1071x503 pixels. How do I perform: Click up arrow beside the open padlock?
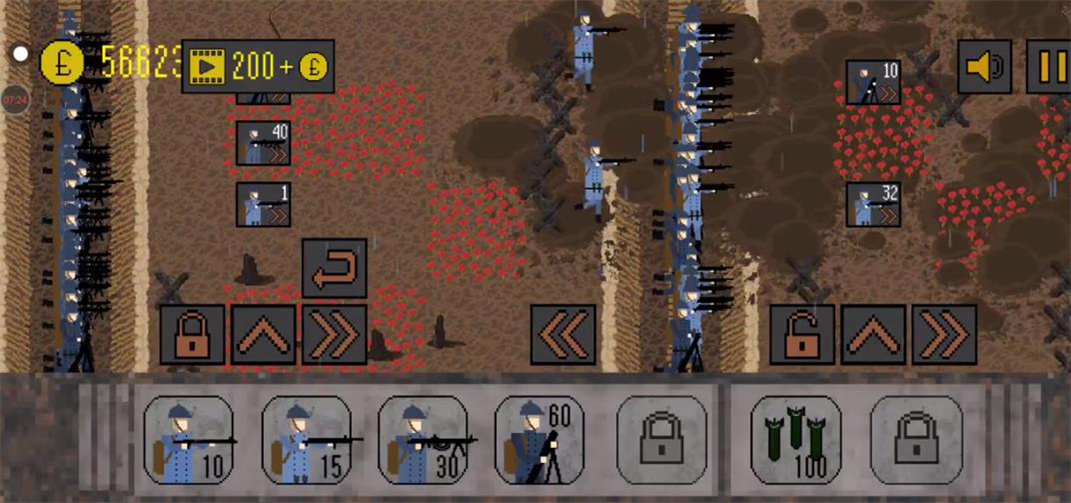tap(873, 334)
